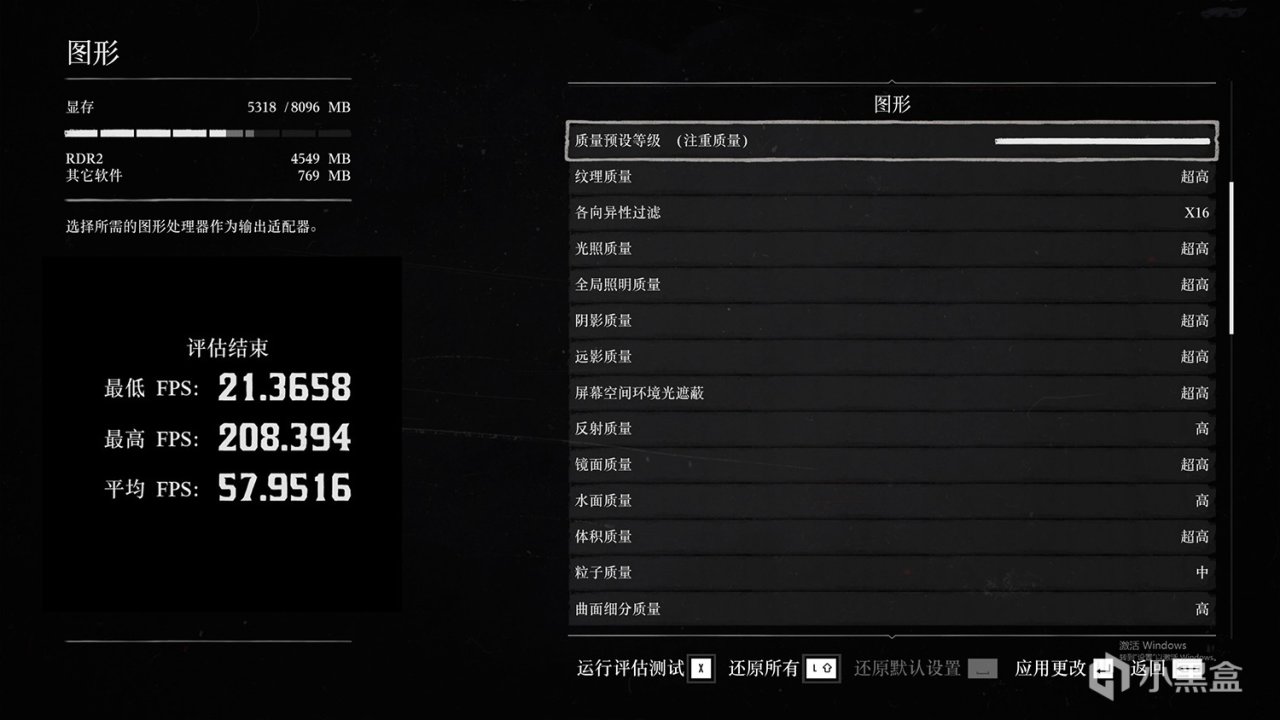The height and width of the screenshot is (720, 1280).
Task: Open the 纹理质量 setting set to 超高
Action: pos(890,176)
